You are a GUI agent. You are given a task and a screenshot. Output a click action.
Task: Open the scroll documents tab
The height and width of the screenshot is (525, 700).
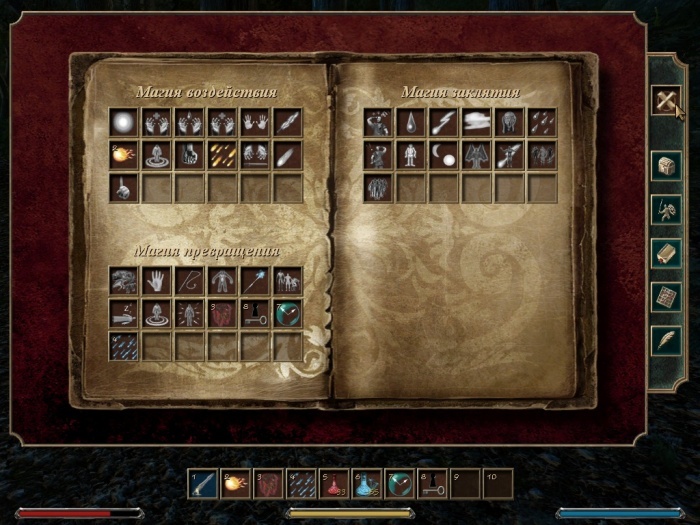[x=666, y=253]
